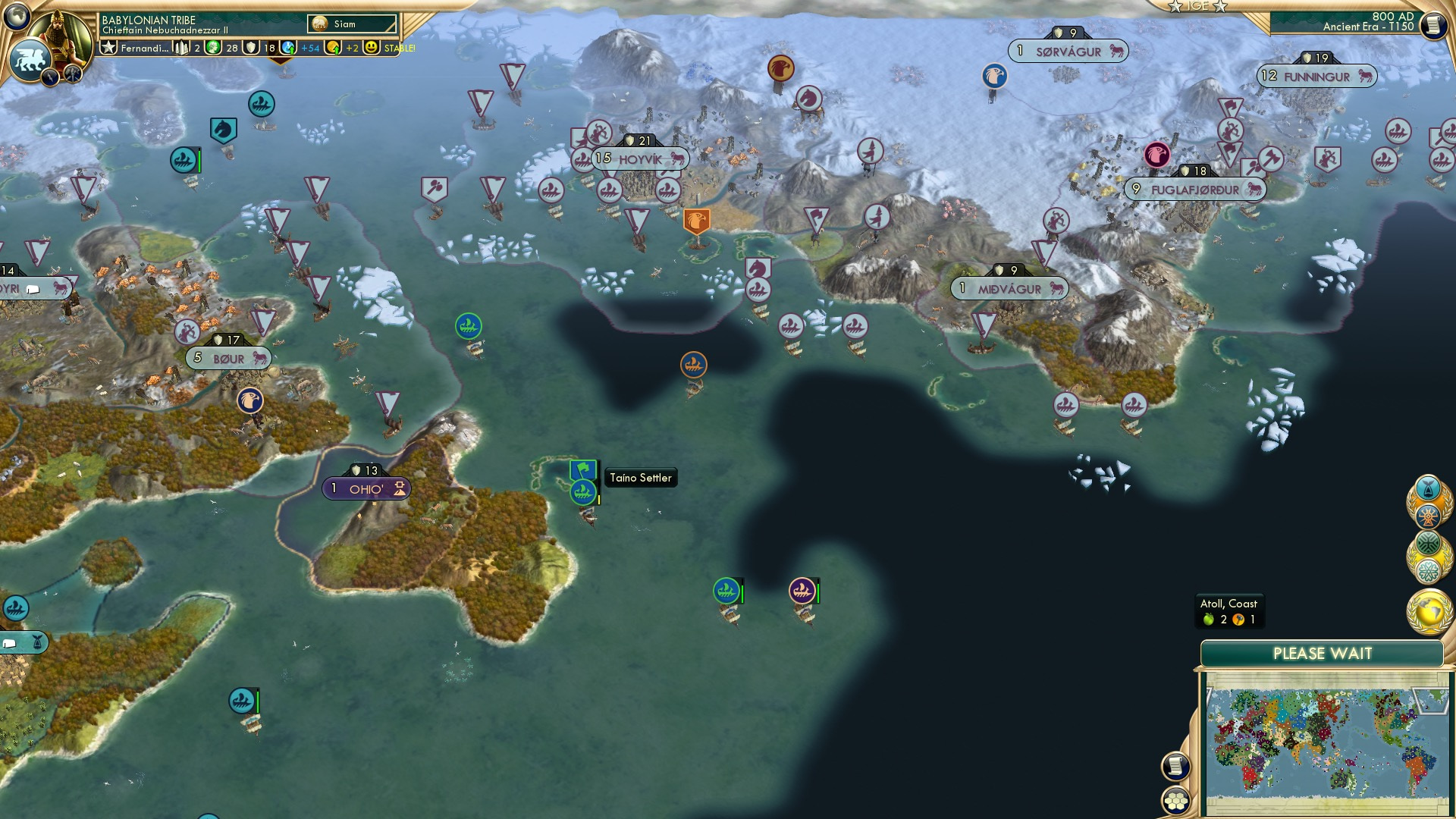The image size is (1456, 819).
Task: Click the hammer icon beside the leader portrait
Action: tap(72, 72)
